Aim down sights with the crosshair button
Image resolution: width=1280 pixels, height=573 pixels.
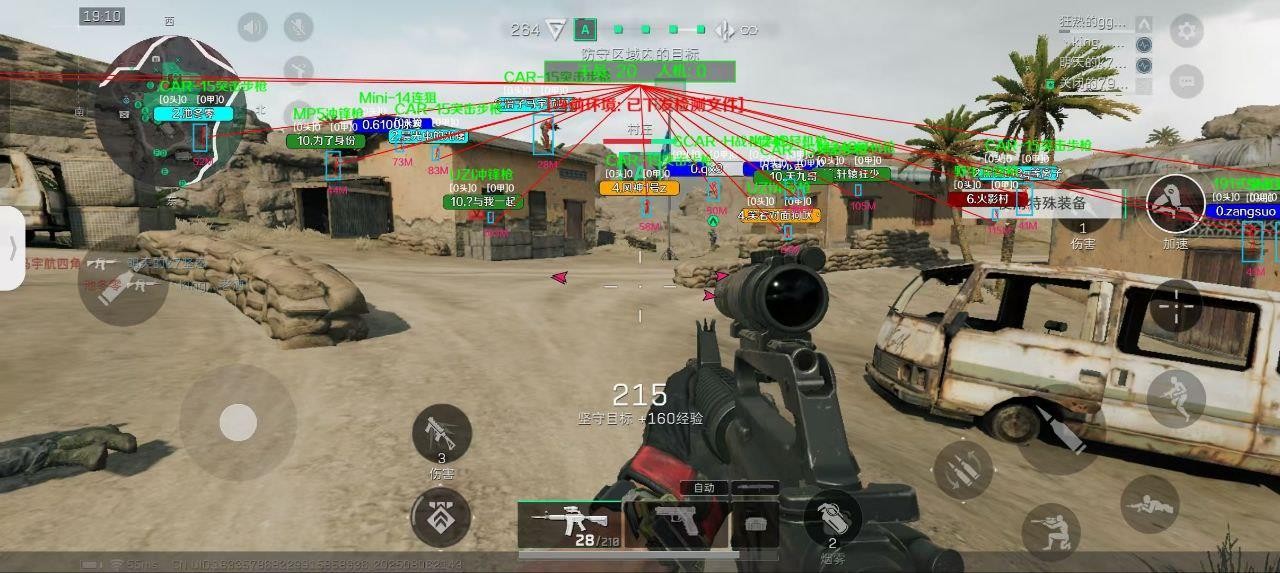pos(1175,305)
